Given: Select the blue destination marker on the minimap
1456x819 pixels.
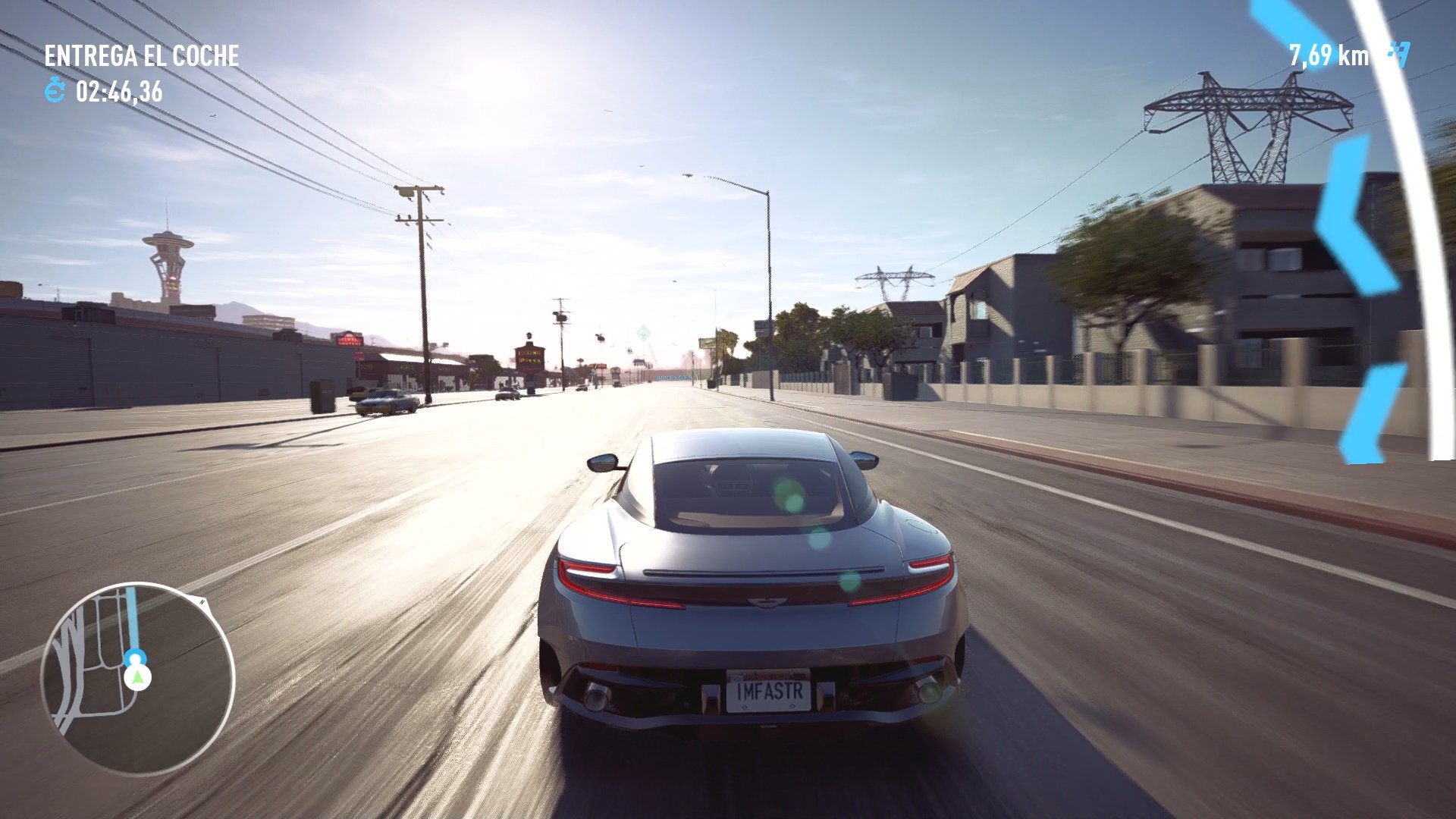Looking at the screenshot, I should pos(135,657).
